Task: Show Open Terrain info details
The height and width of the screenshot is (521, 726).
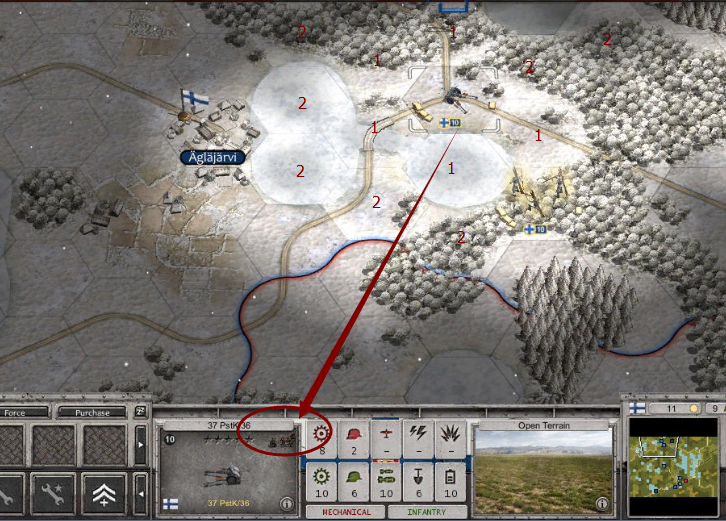Action: point(600,503)
